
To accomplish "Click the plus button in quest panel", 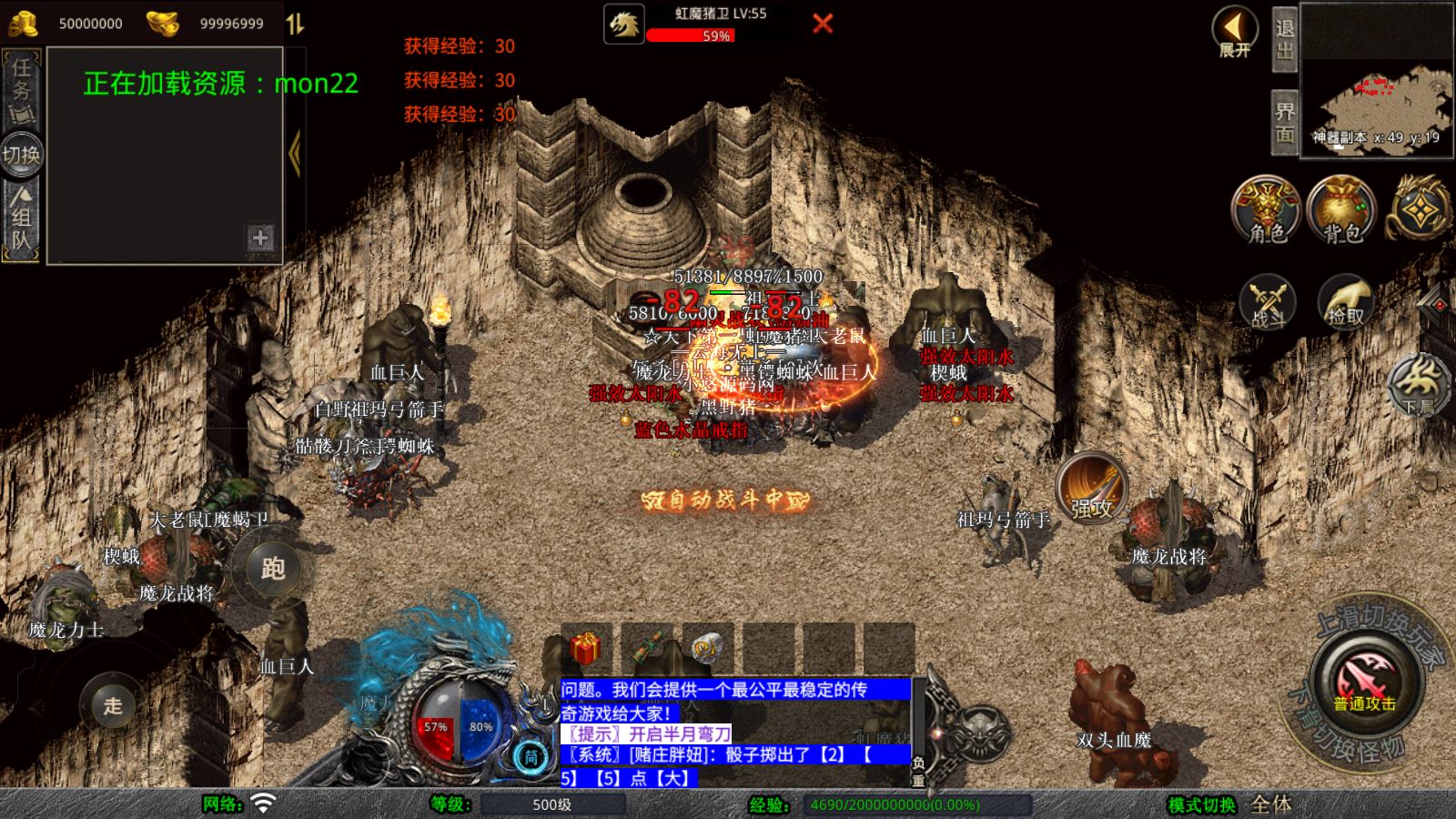I will (x=260, y=238).
